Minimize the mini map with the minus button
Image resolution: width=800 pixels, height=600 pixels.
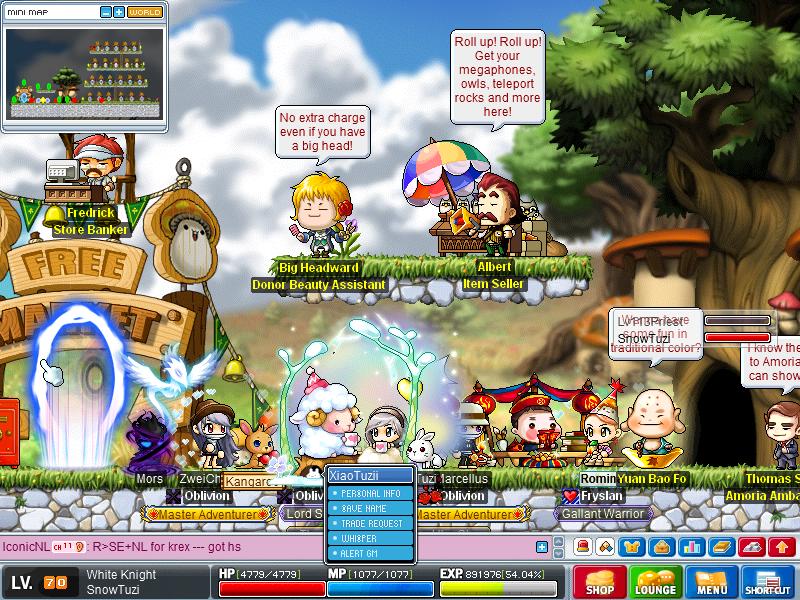tap(105, 12)
